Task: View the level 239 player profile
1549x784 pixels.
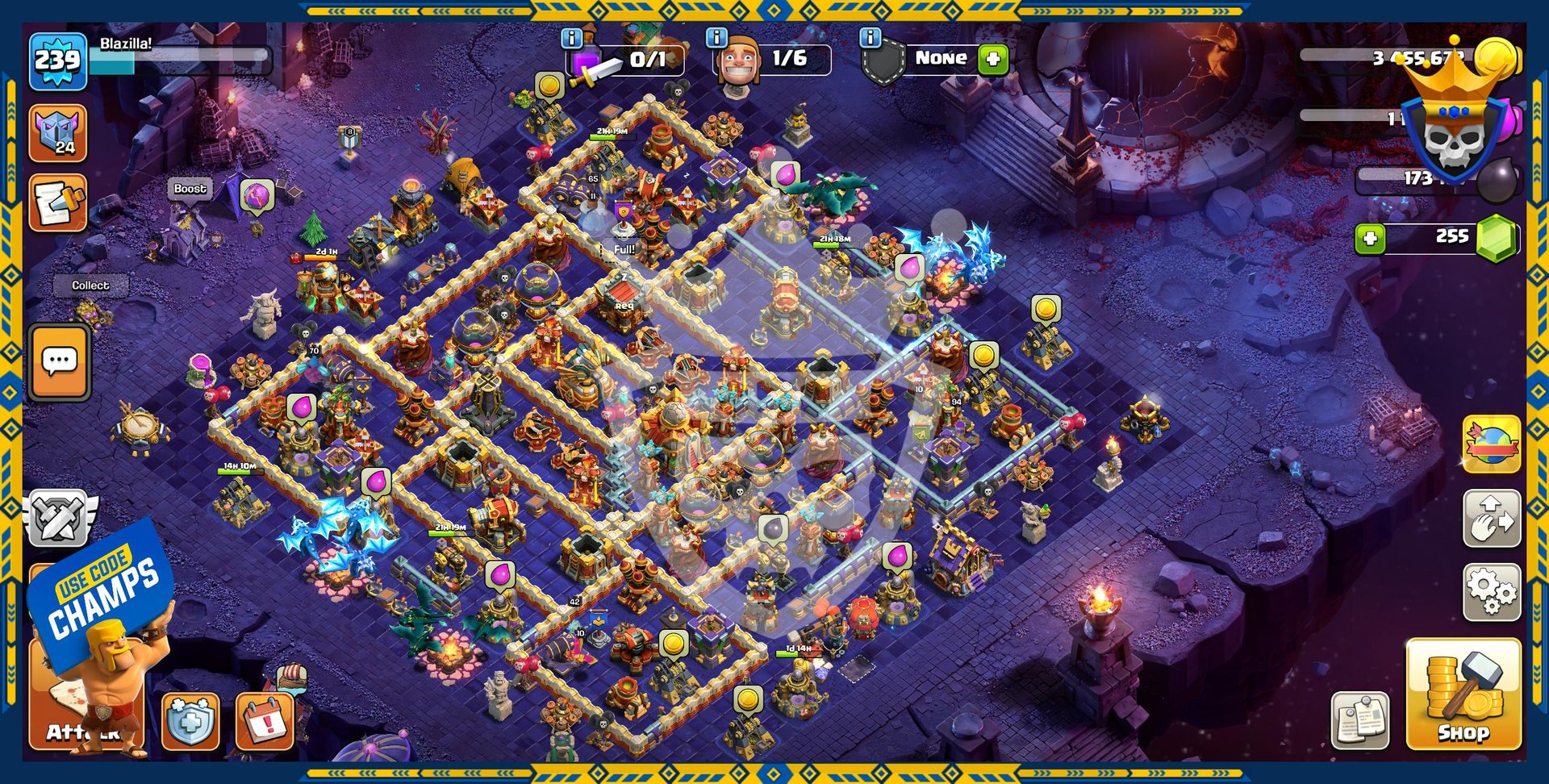Action: tap(58, 60)
